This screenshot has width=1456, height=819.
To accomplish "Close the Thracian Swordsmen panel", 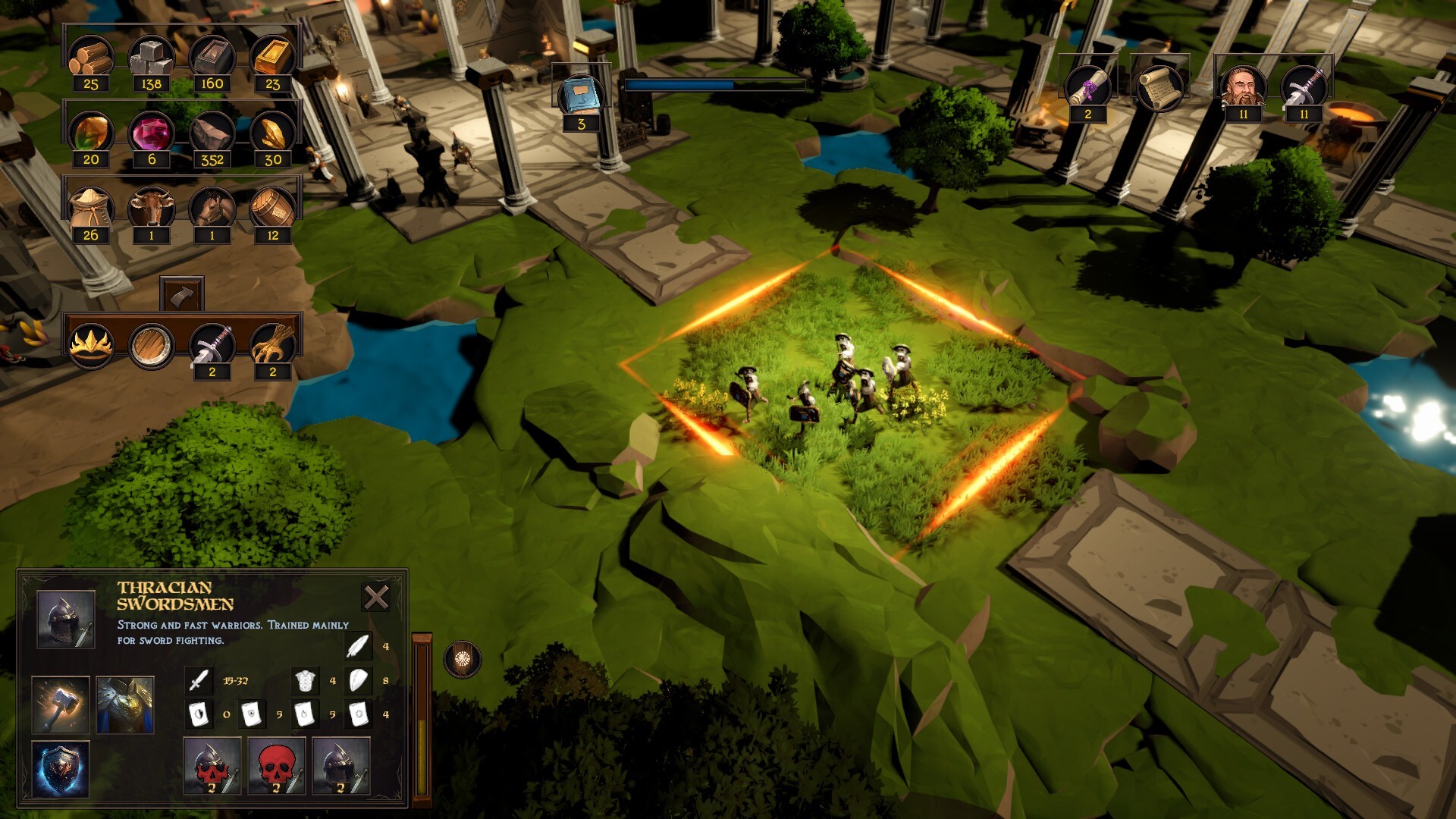I will coord(376,598).
